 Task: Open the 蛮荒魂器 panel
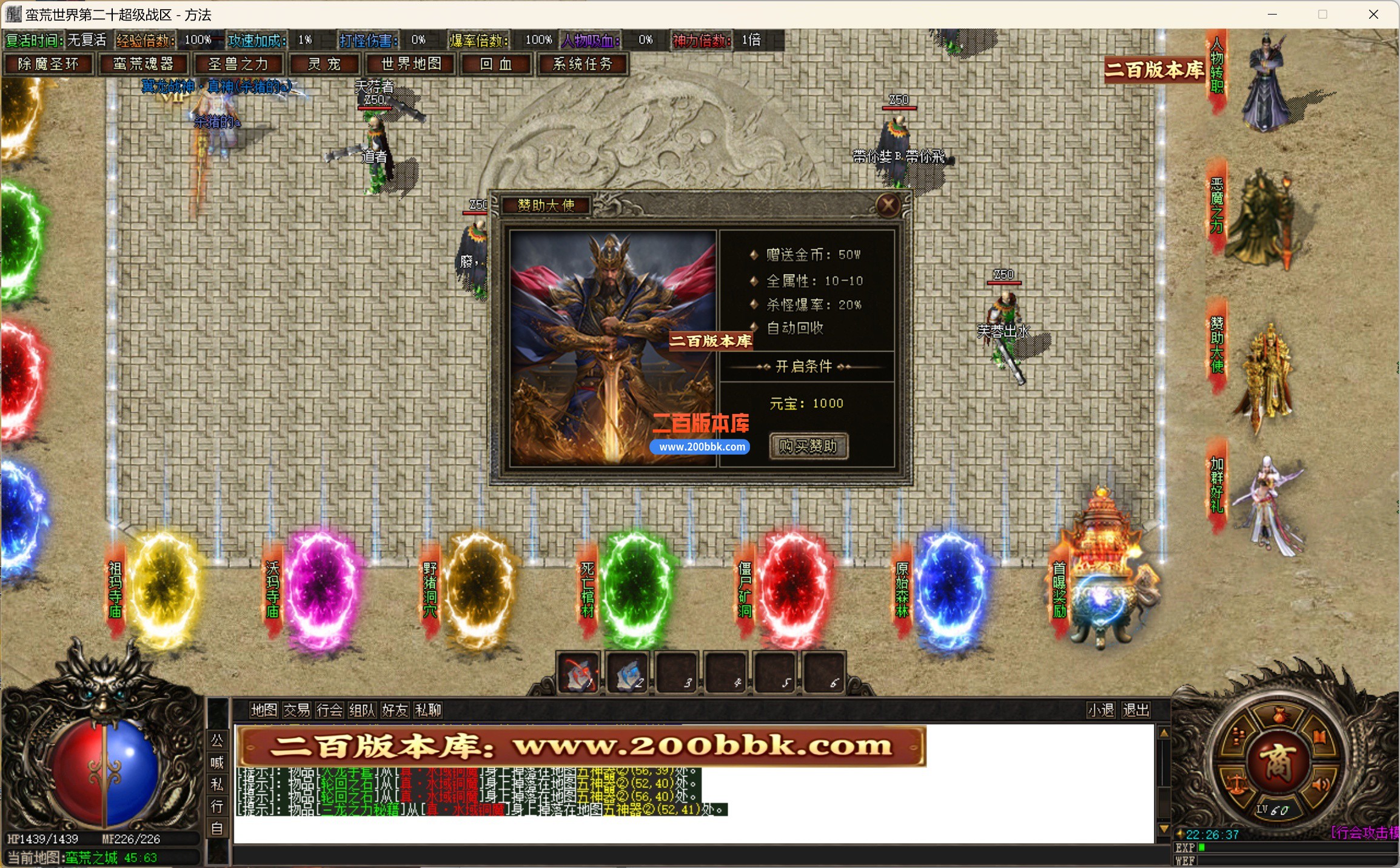144,64
